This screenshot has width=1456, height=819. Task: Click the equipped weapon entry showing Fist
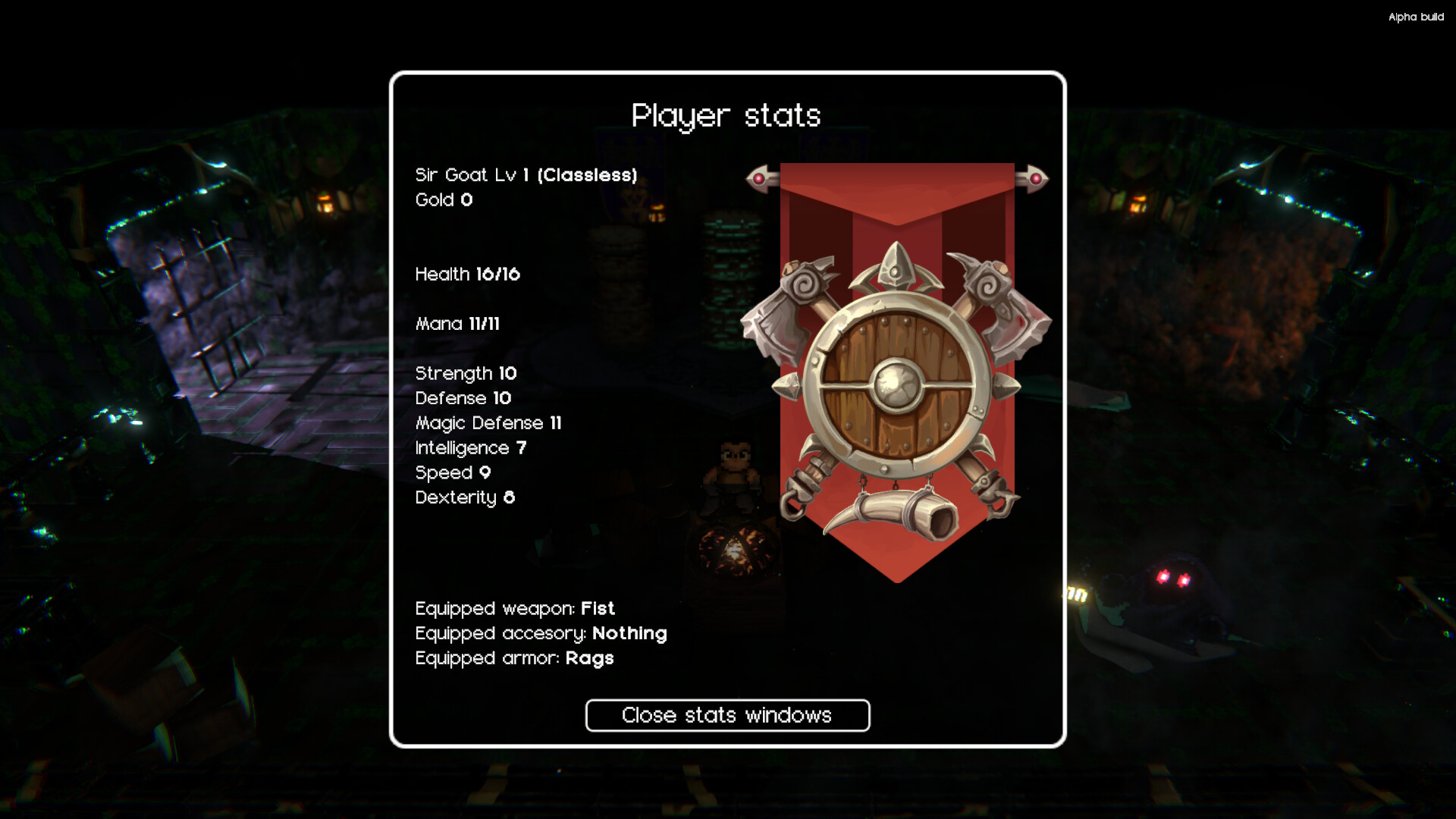tap(514, 608)
